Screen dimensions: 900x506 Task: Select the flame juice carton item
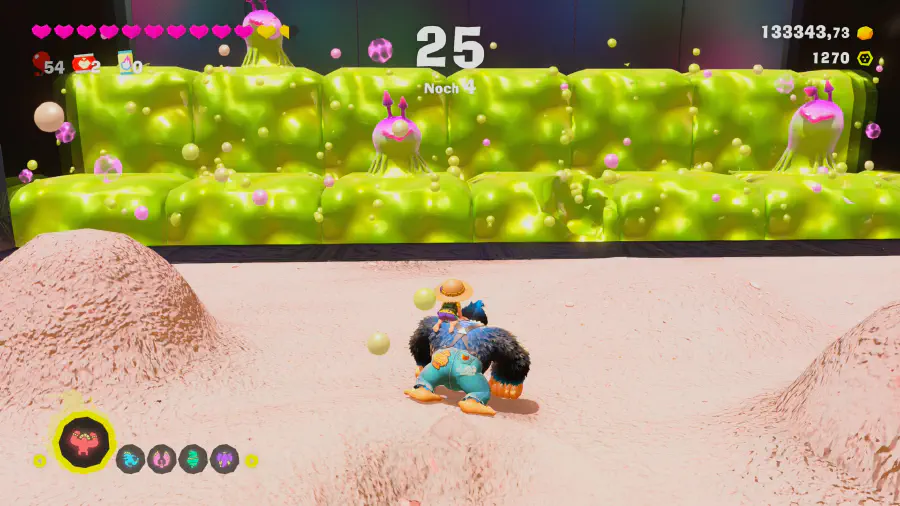(x=126, y=63)
